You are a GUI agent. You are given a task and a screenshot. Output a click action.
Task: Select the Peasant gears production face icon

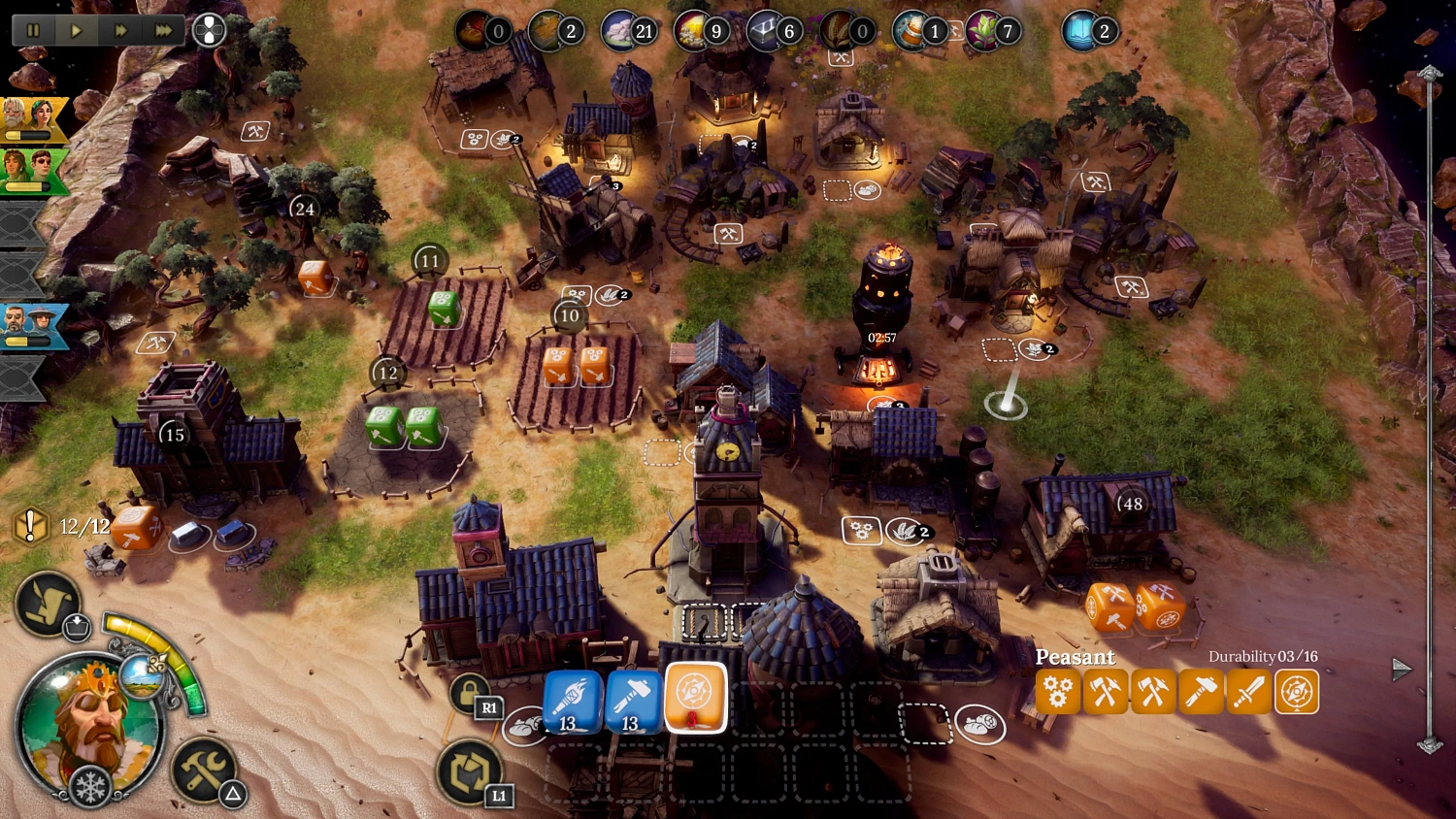1058,692
